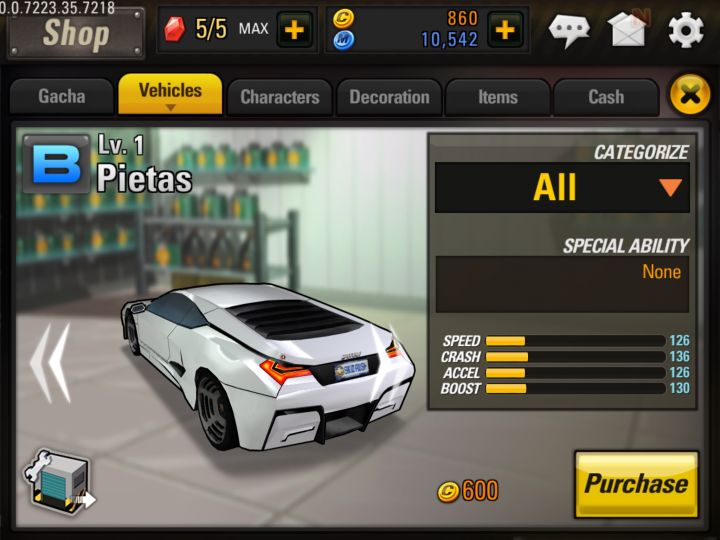This screenshot has width=720, height=540.
Task: Open settings via the gear icon
Action: [686, 30]
